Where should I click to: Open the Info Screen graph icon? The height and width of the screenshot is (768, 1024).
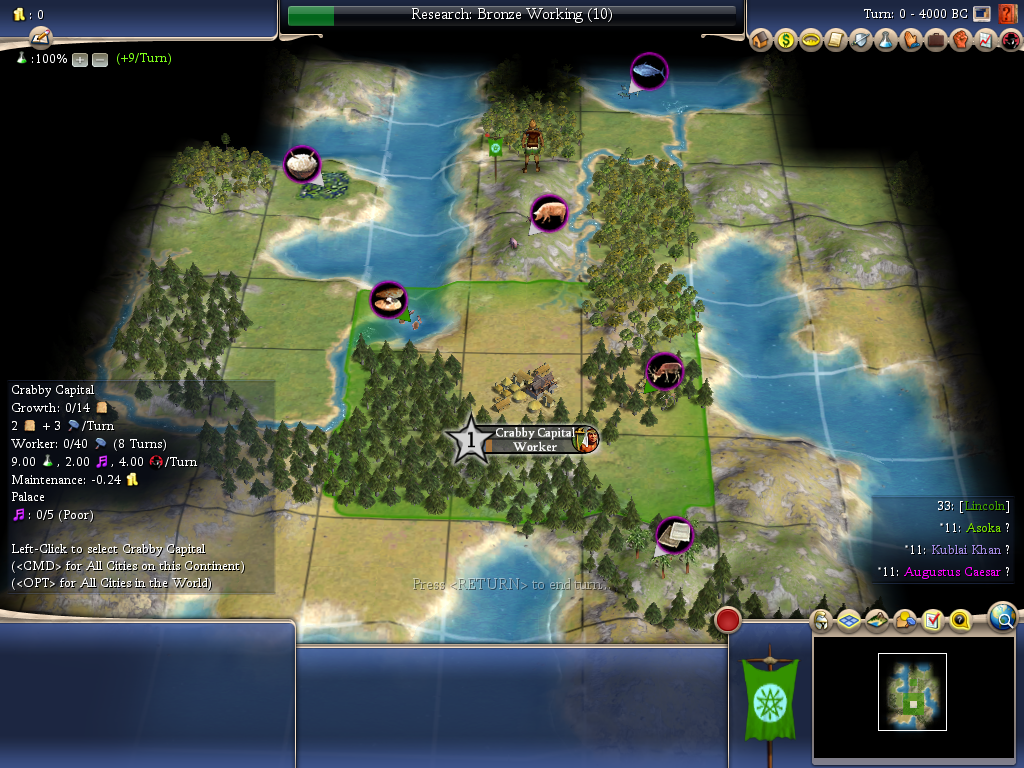(x=986, y=41)
